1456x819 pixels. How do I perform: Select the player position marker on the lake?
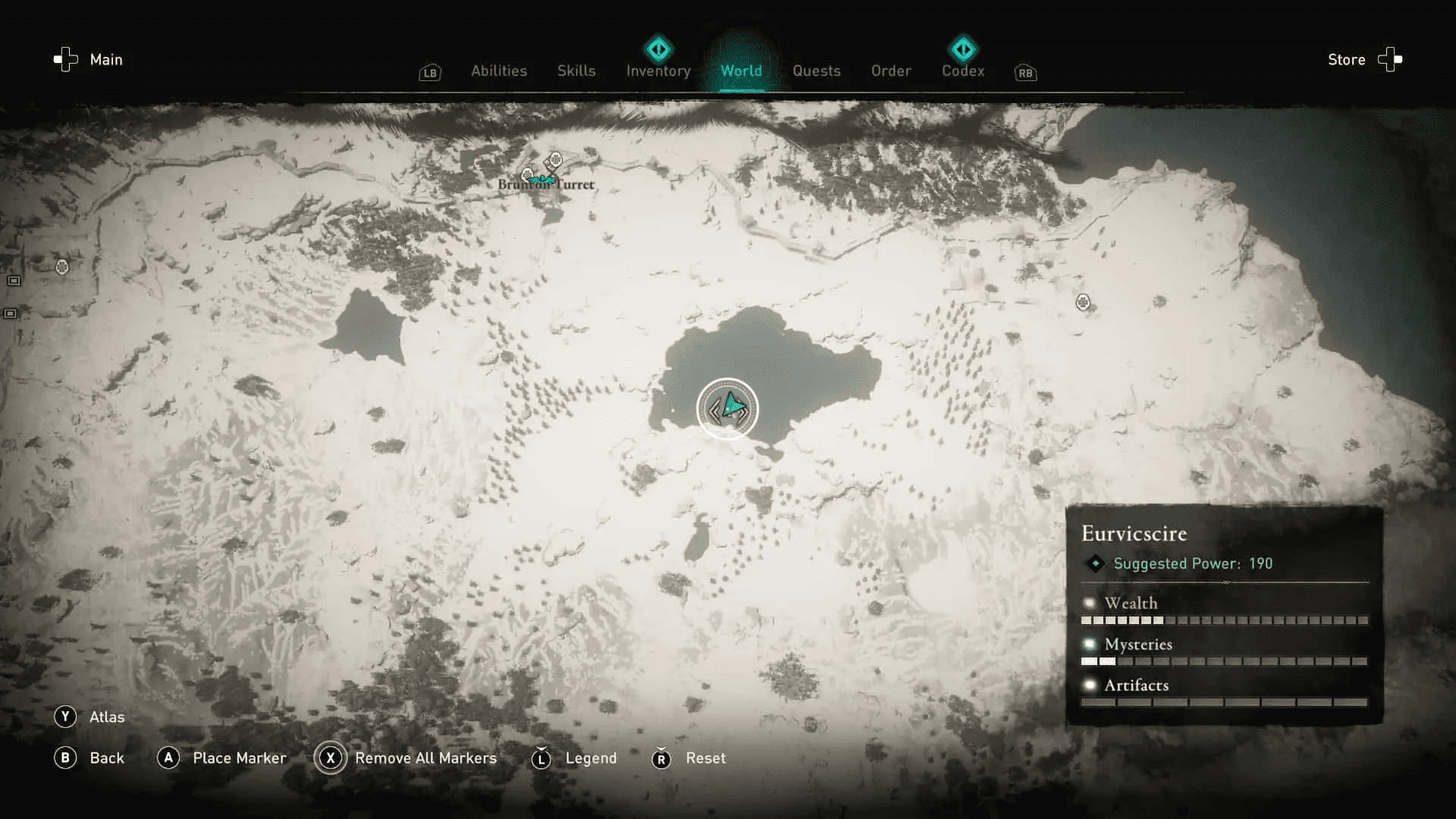(x=728, y=409)
